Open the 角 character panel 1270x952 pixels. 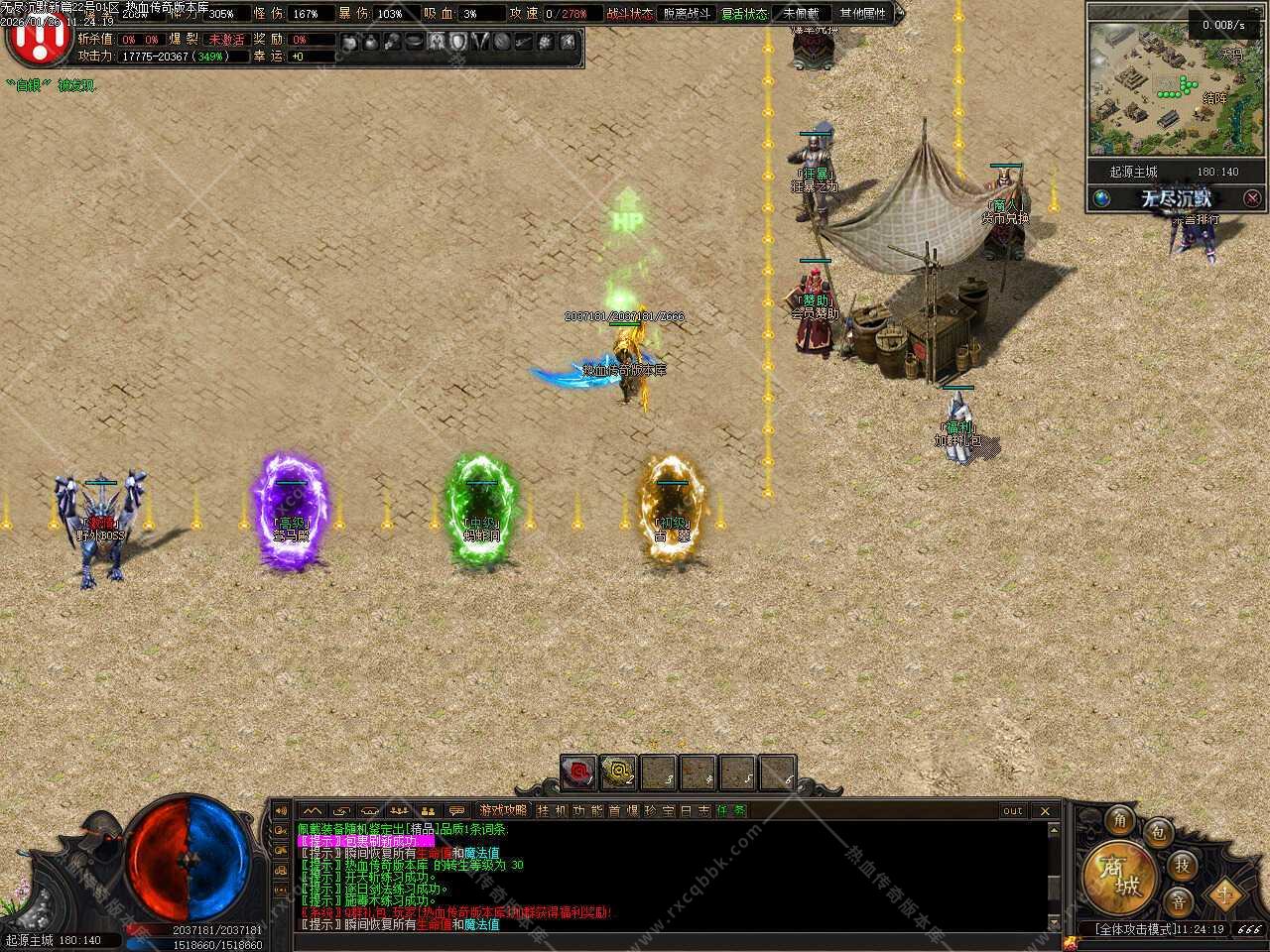[x=1120, y=820]
